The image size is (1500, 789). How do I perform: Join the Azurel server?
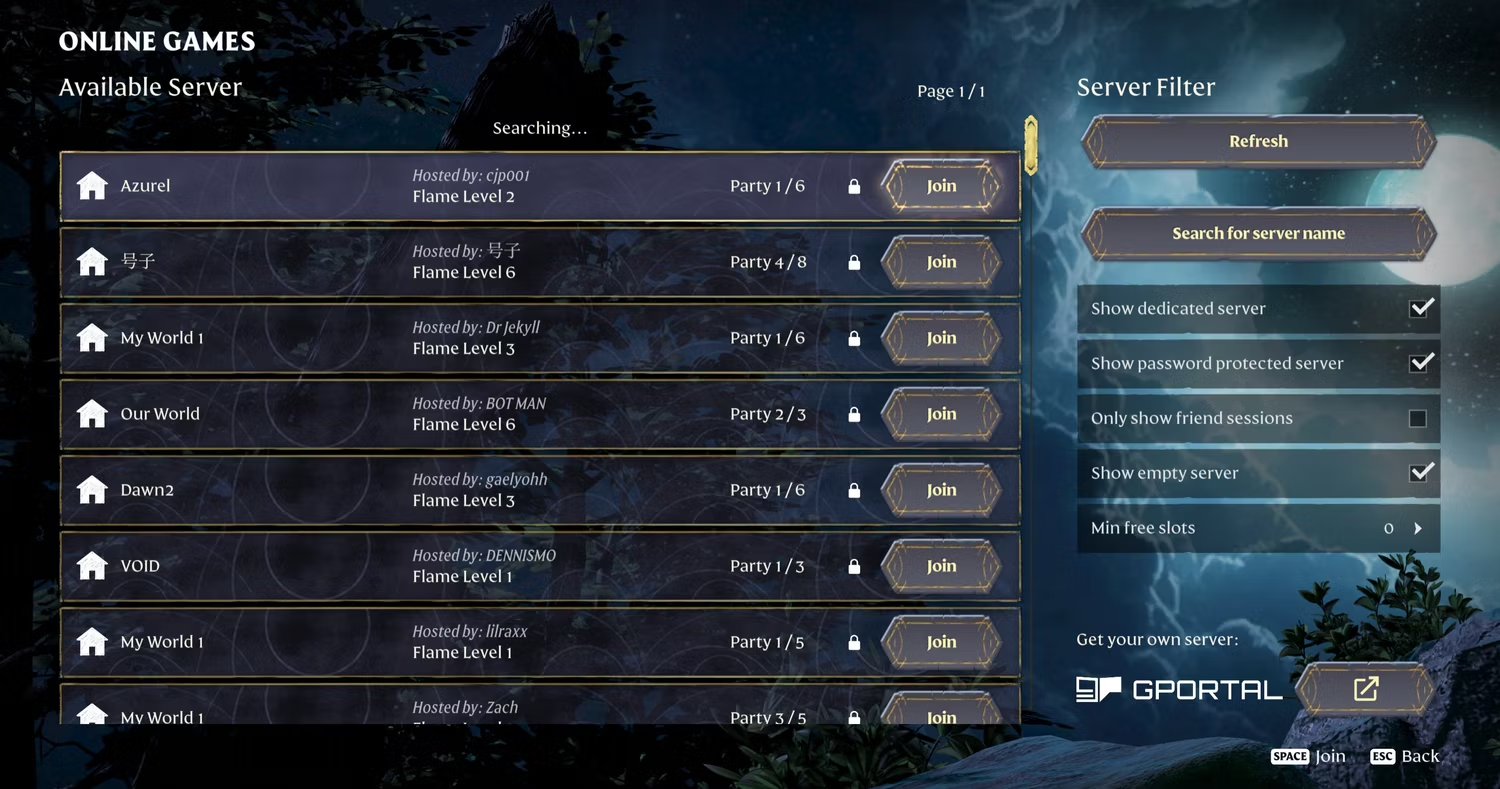pos(941,186)
